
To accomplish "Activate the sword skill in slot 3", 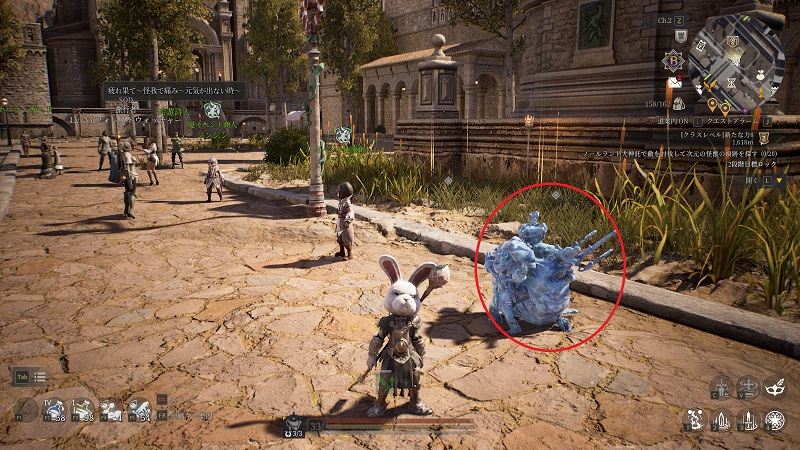I will point(748,420).
